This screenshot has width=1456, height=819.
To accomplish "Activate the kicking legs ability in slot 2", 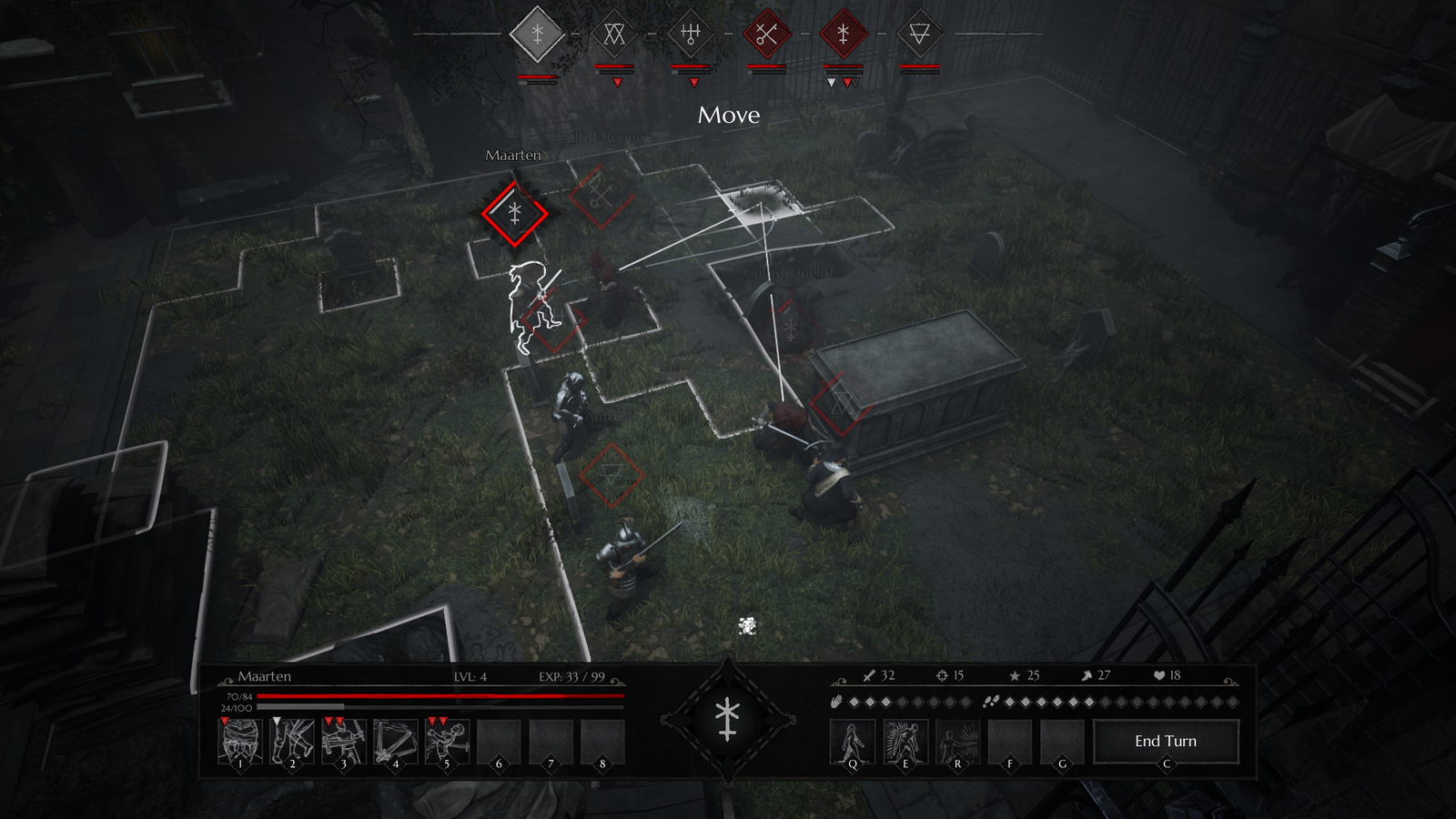I will [x=292, y=742].
